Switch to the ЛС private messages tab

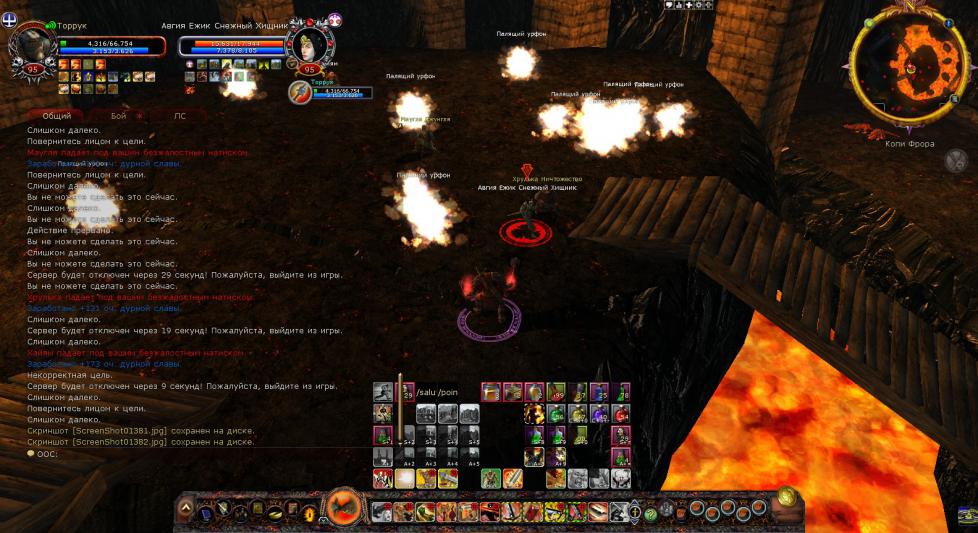click(x=180, y=116)
